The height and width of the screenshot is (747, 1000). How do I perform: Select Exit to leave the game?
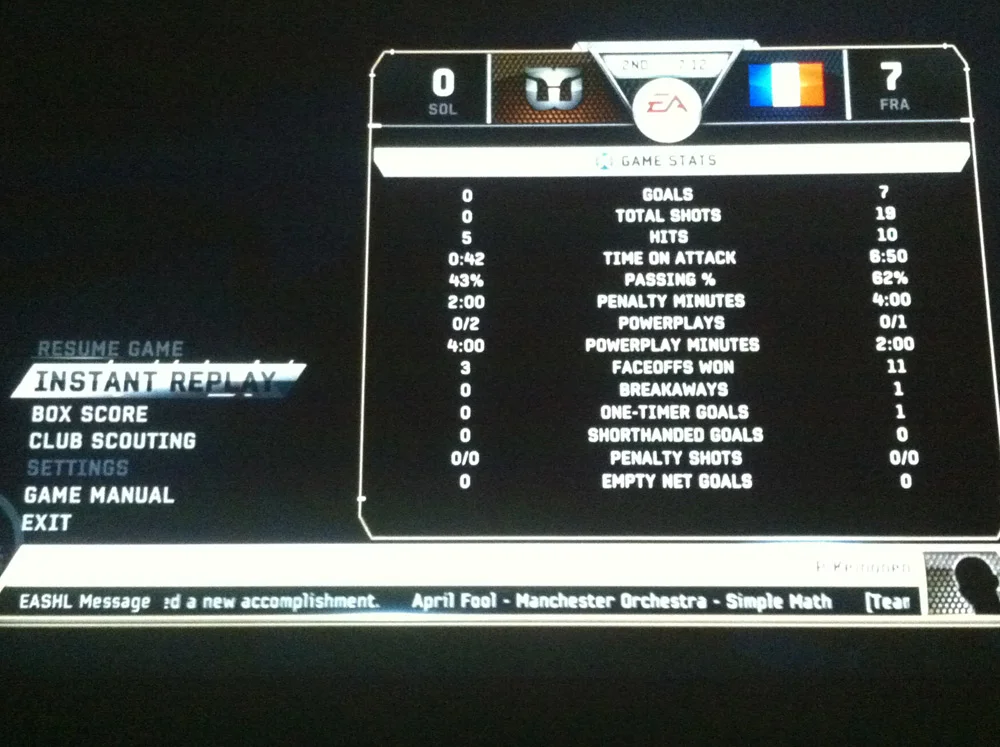pos(47,523)
